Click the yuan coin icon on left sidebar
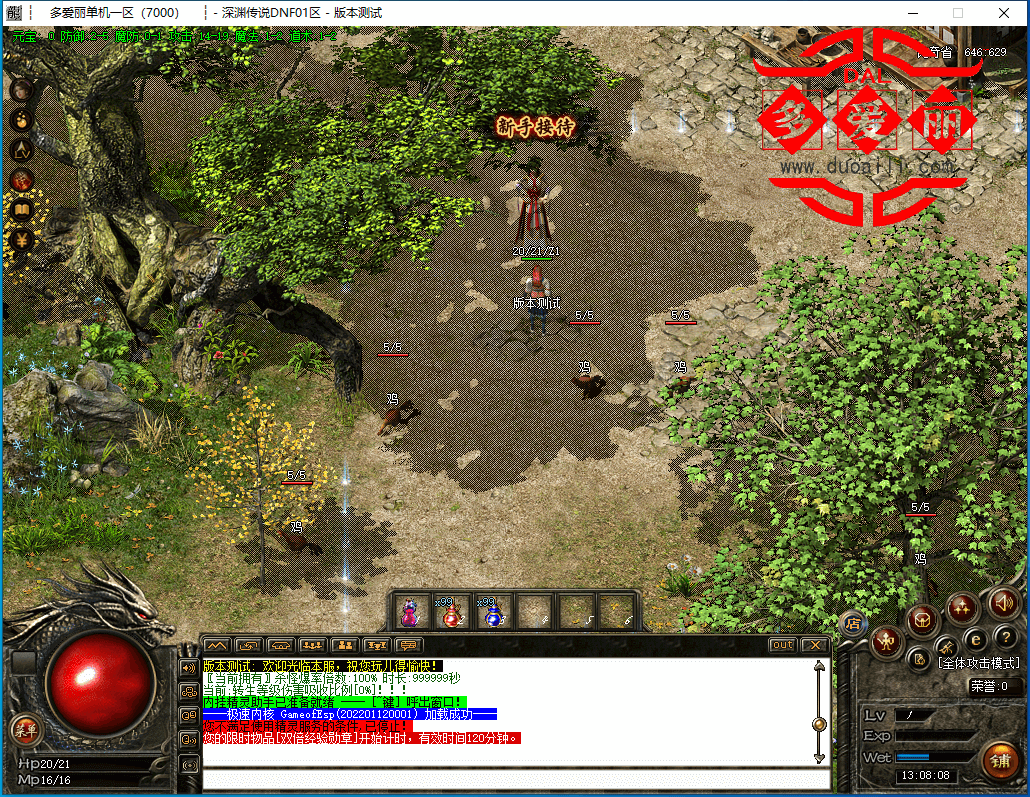This screenshot has width=1030, height=797. [21, 240]
